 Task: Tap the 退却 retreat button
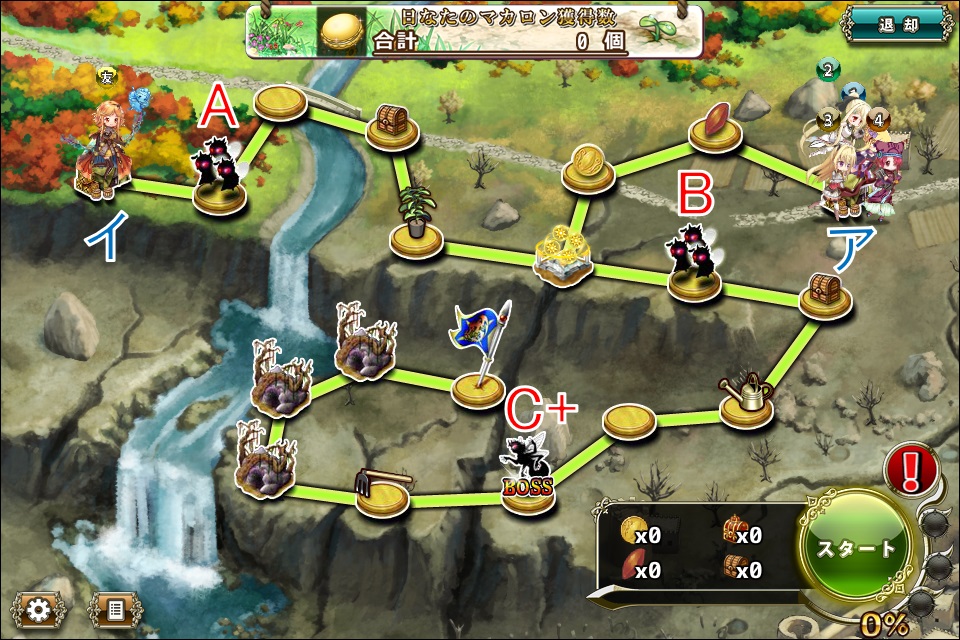(x=895, y=25)
